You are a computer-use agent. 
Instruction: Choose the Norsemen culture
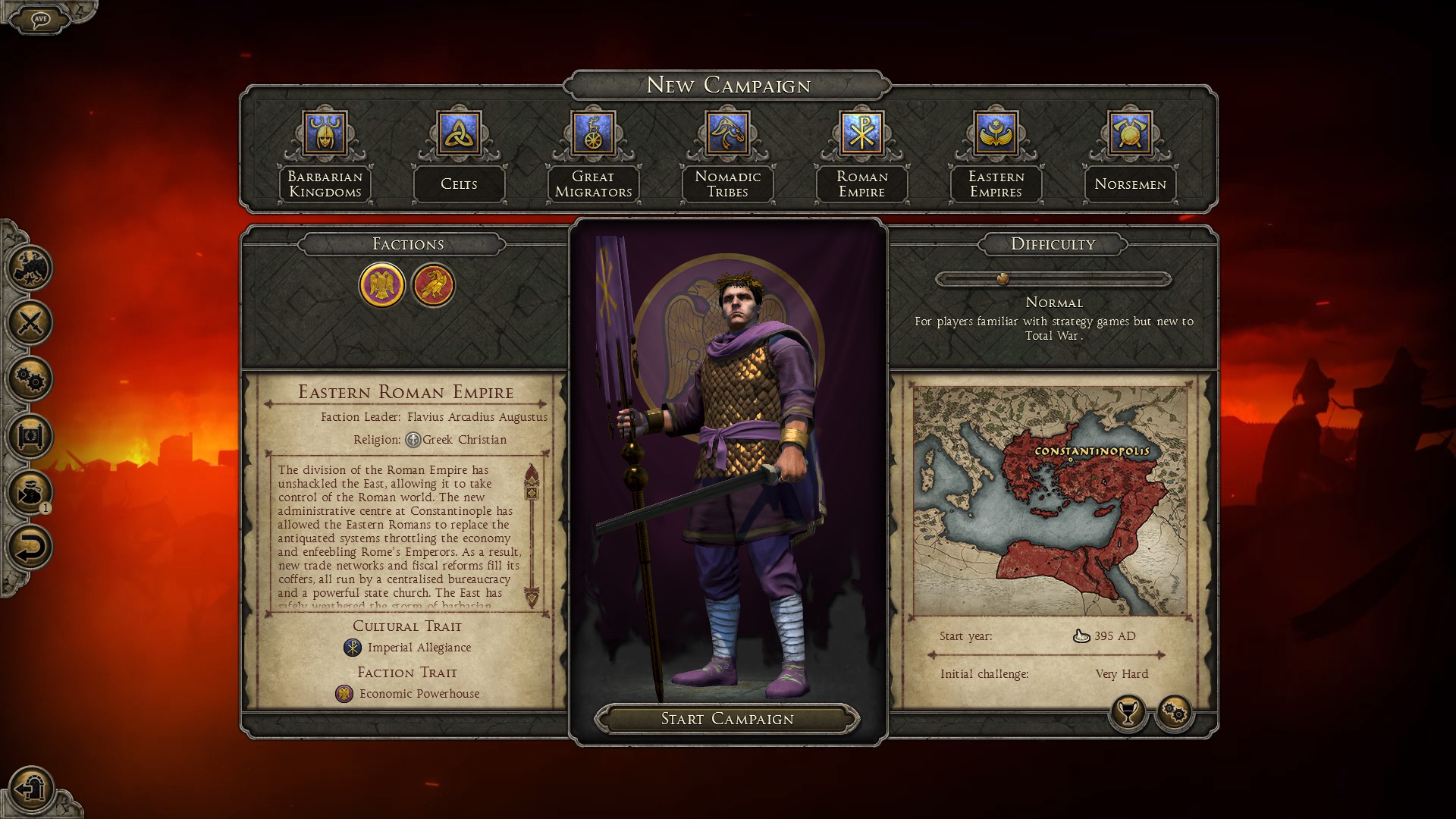1130,155
